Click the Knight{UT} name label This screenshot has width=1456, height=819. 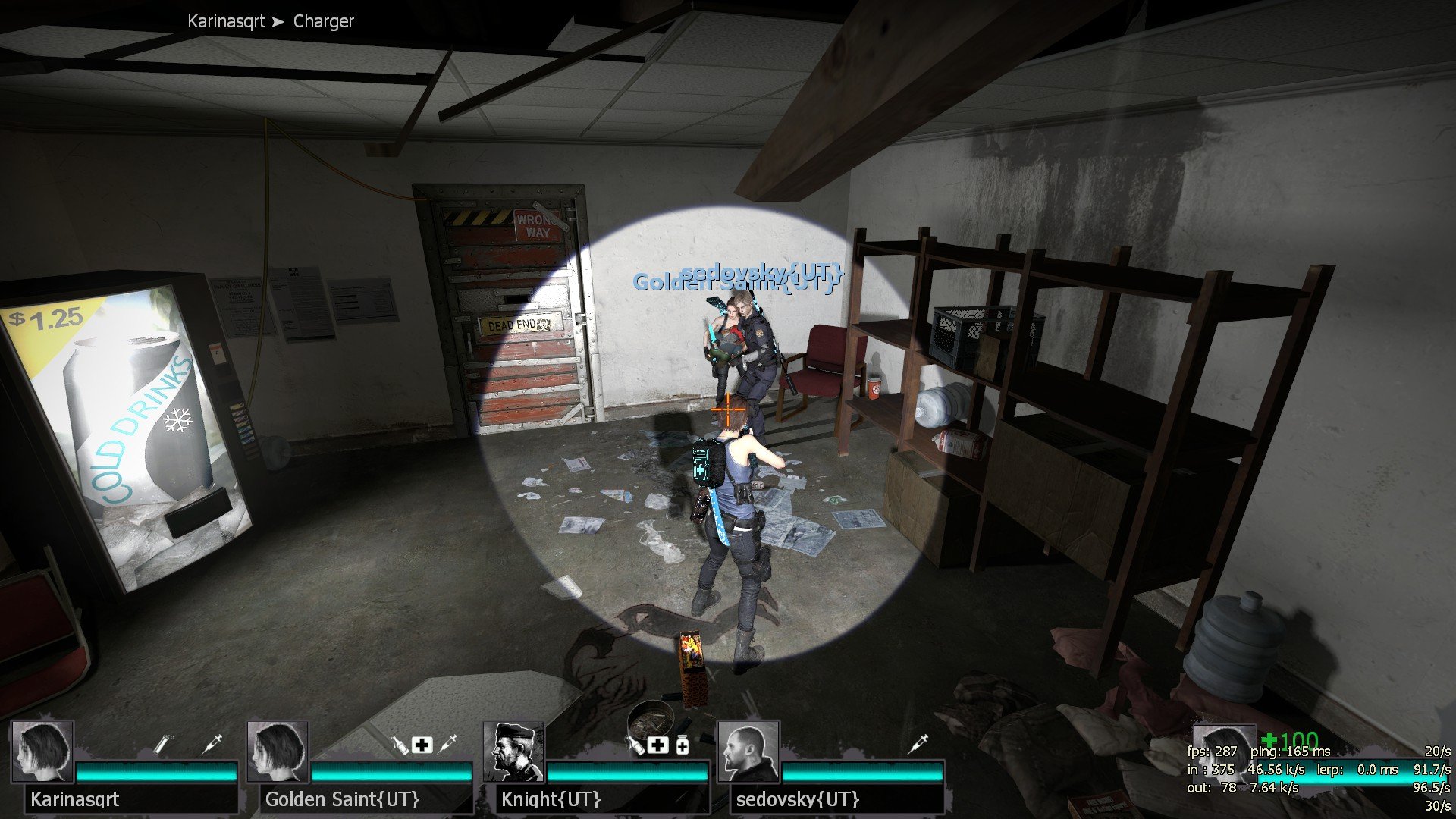(551, 799)
